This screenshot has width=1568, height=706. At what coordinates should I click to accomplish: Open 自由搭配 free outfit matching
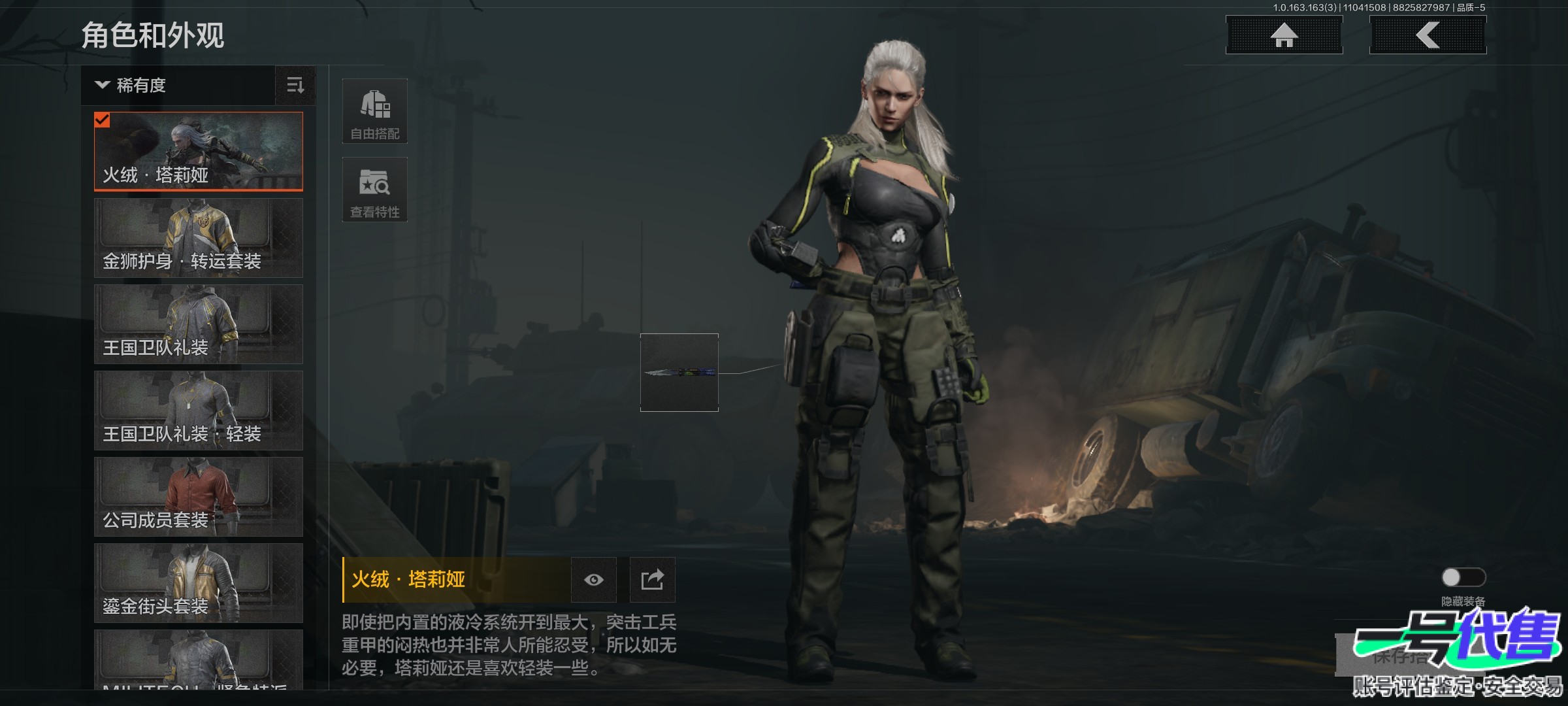tap(375, 112)
